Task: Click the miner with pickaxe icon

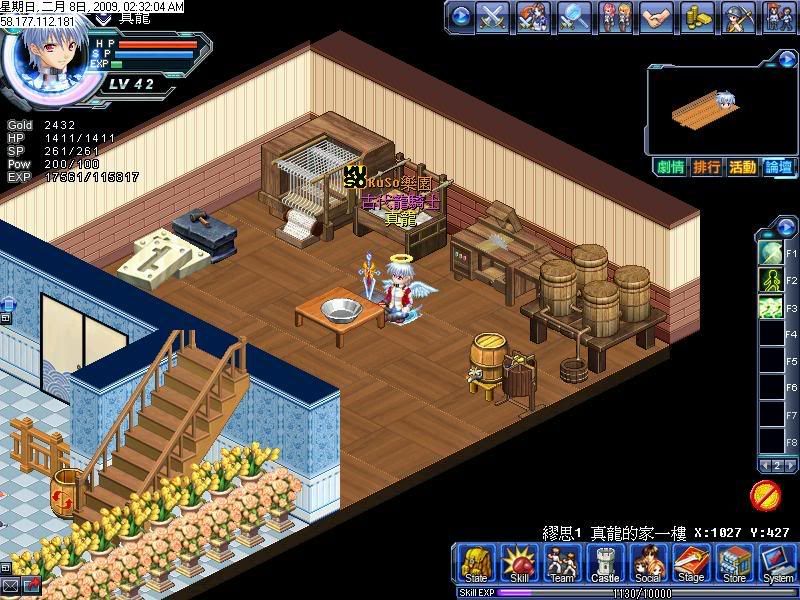Action: click(738, 17)
